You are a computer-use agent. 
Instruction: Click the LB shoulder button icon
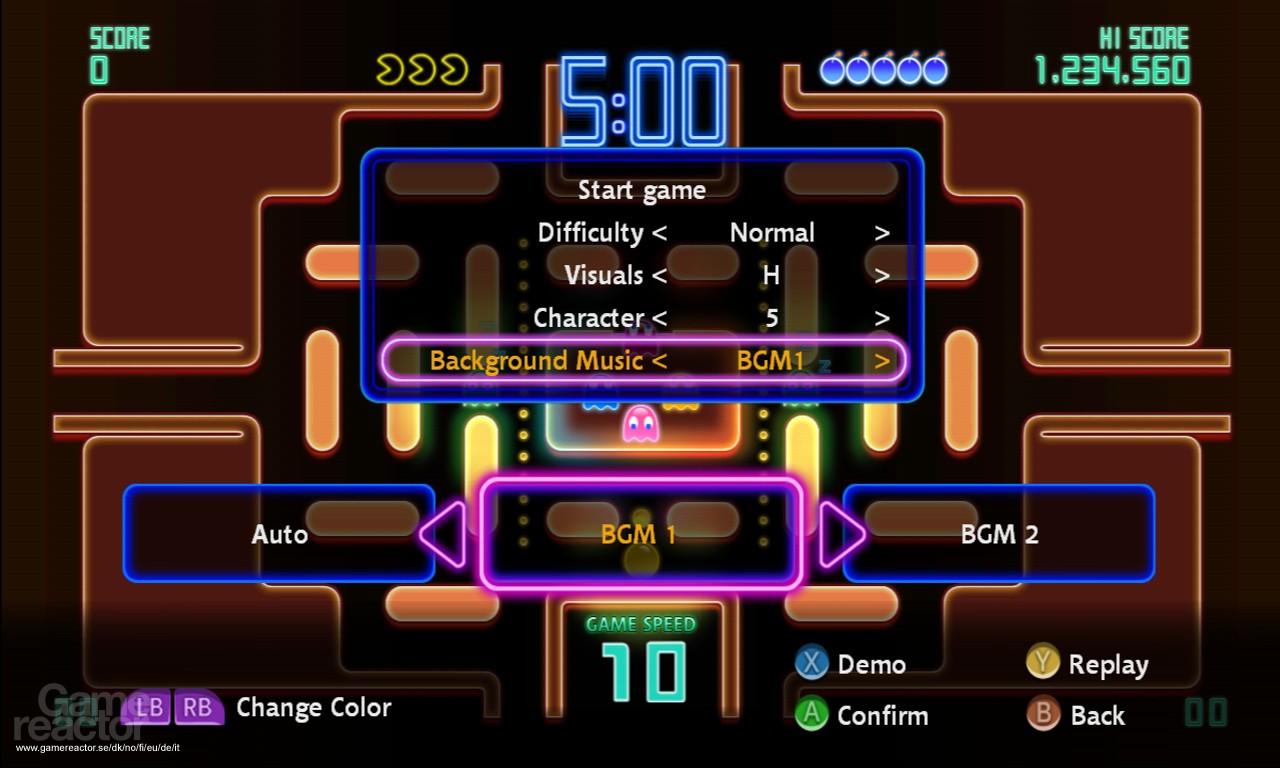[150, 708]
